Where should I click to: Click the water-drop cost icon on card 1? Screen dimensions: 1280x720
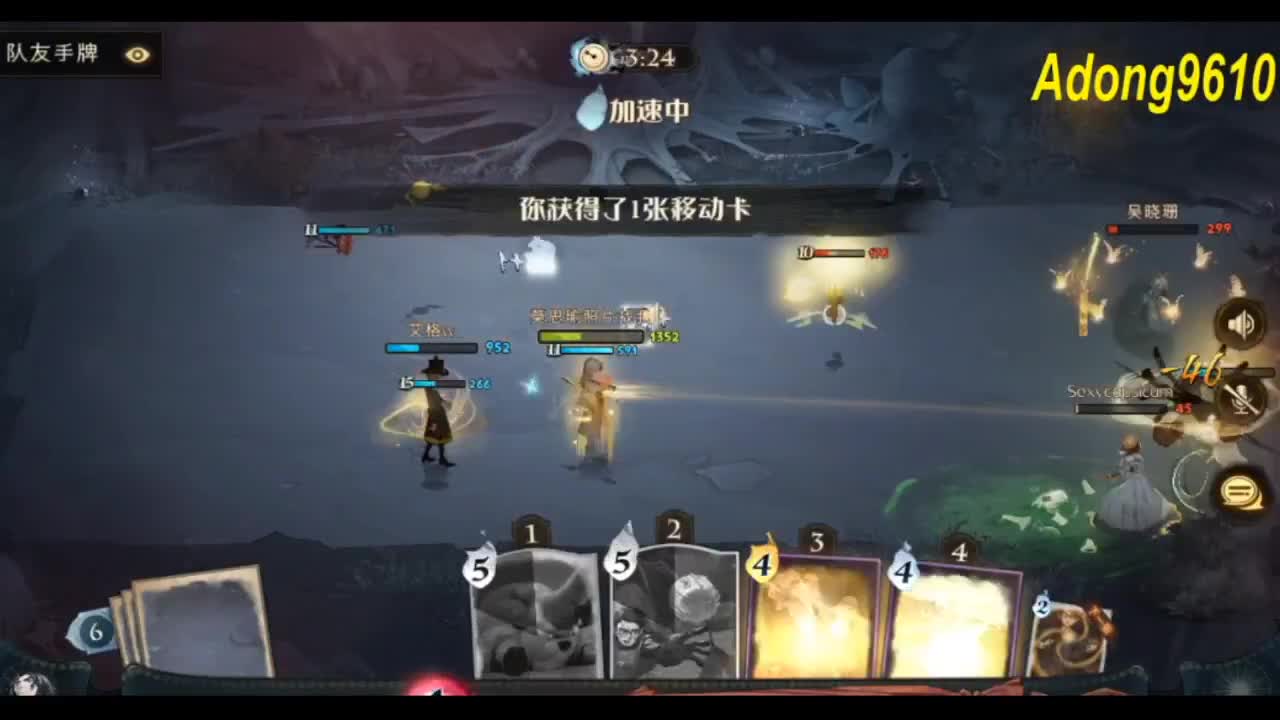478,570
